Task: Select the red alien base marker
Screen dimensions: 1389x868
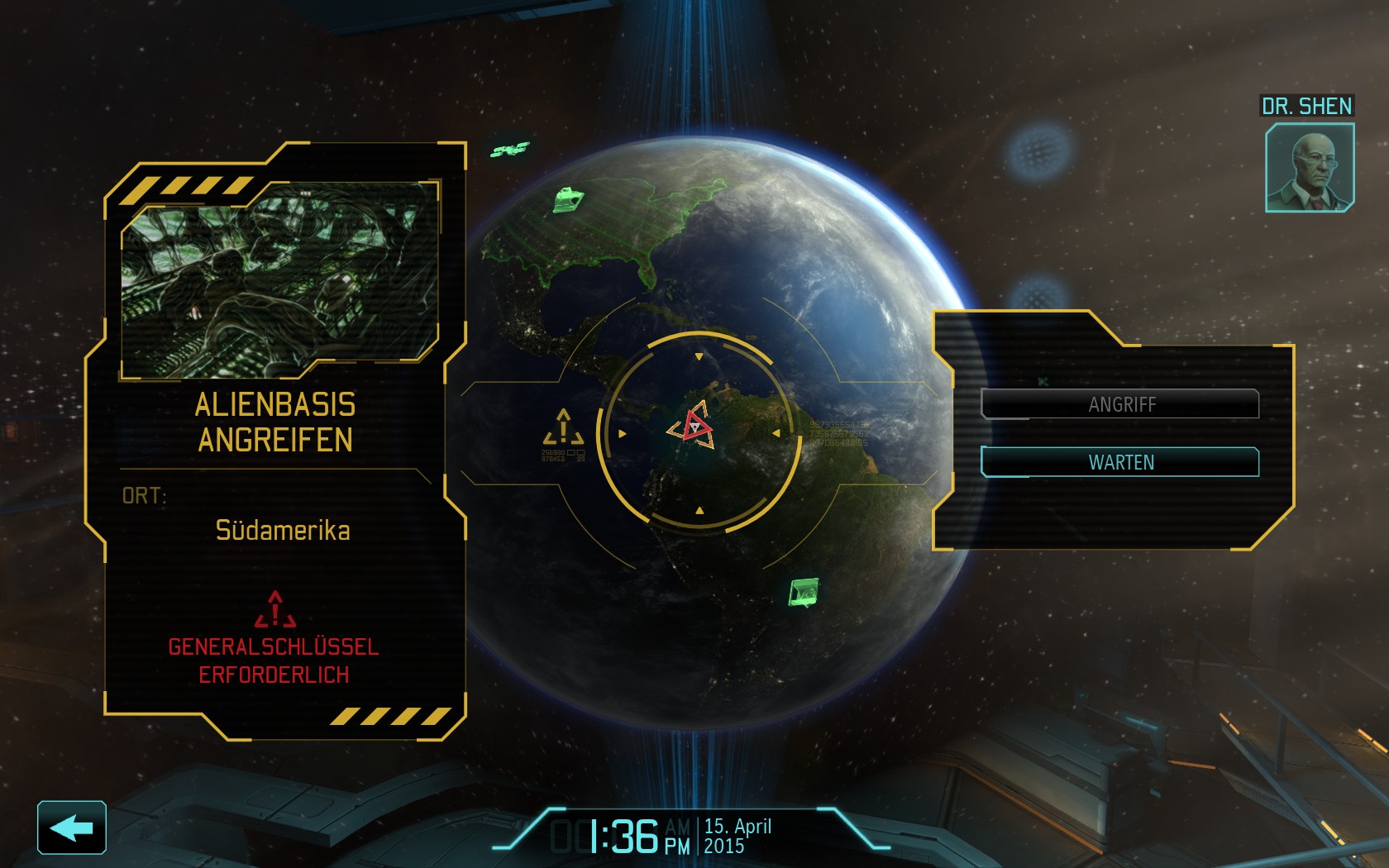Action: click(693, 427)
